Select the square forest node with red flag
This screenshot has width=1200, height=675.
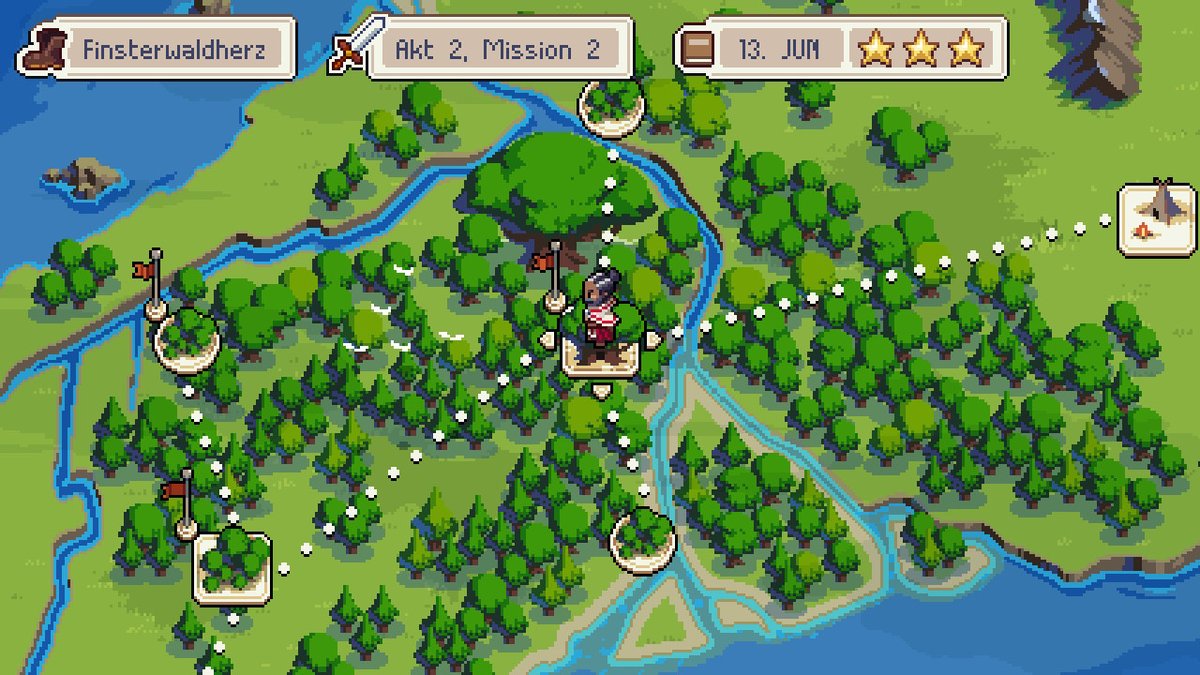pyautogui.click(x=231, y=567)
